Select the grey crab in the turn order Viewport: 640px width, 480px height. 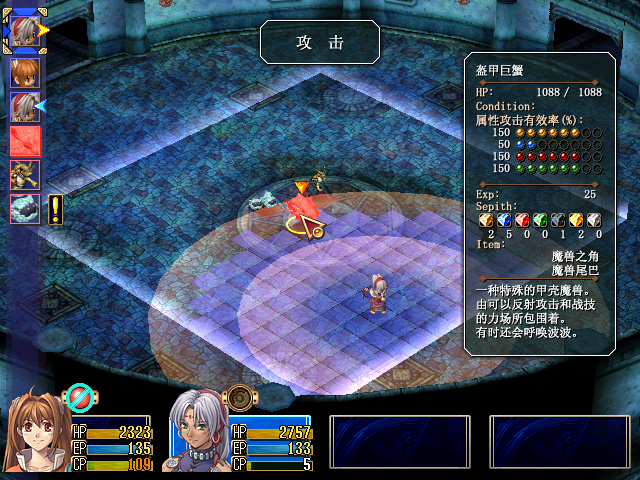pos(24,209)
